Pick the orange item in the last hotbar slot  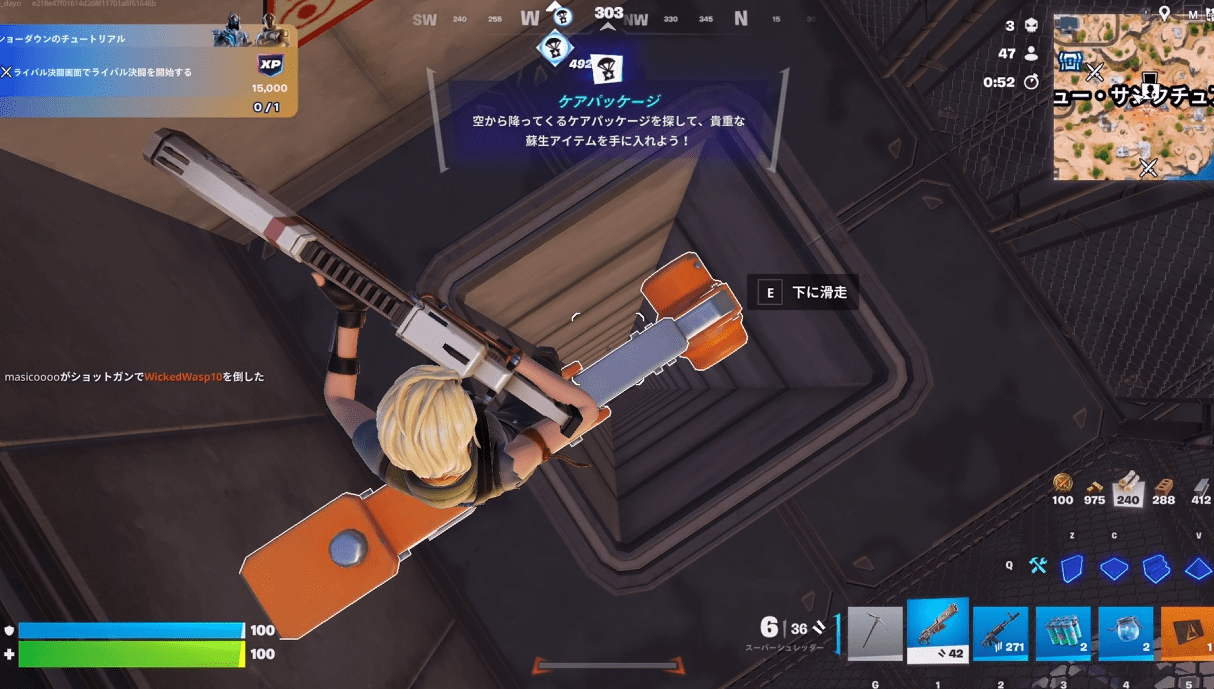pos(1188,634)
